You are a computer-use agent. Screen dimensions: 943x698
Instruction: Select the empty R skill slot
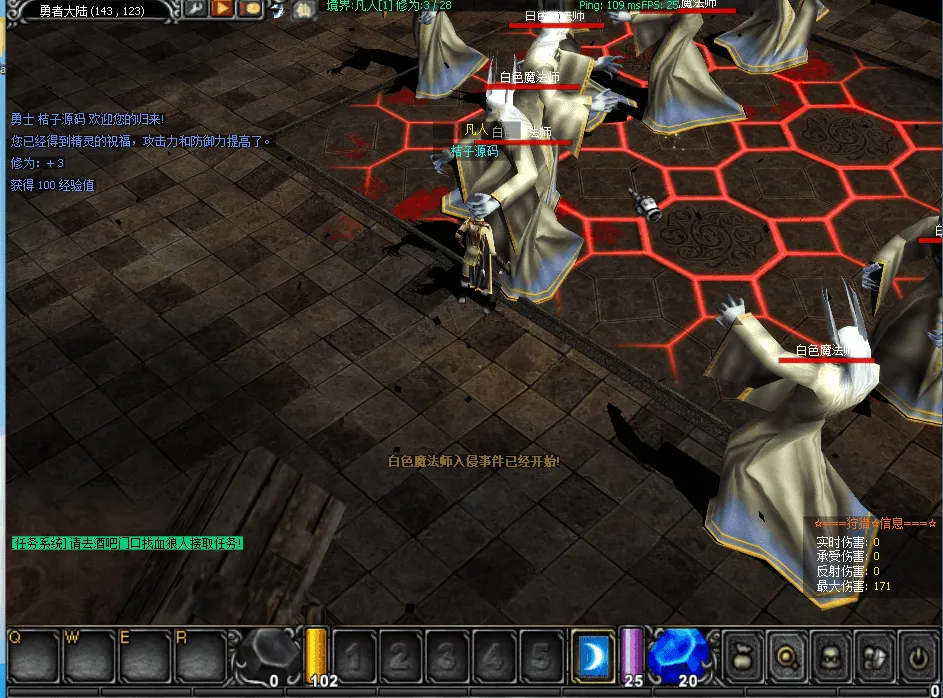[201, 656]
